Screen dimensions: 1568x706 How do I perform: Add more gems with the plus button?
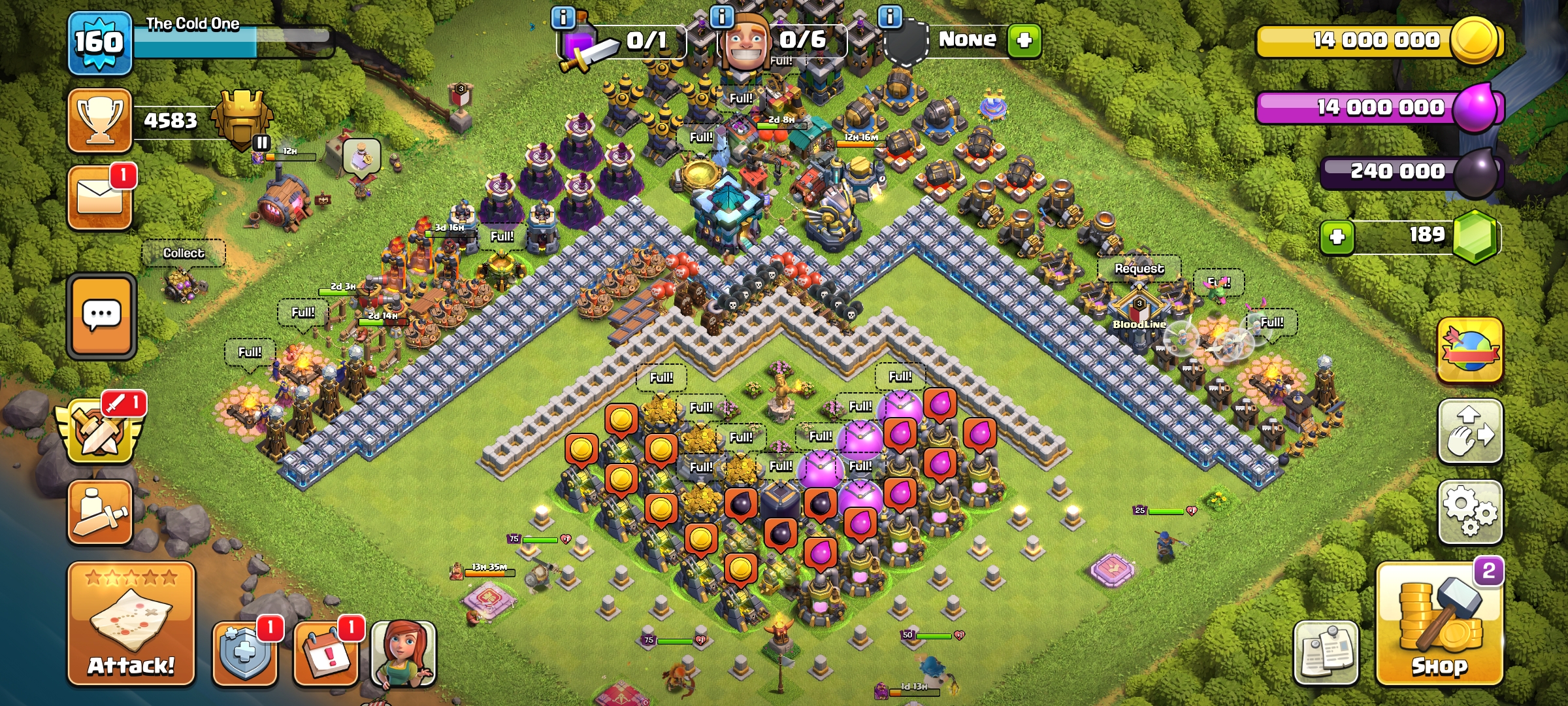click(1337, 237)
